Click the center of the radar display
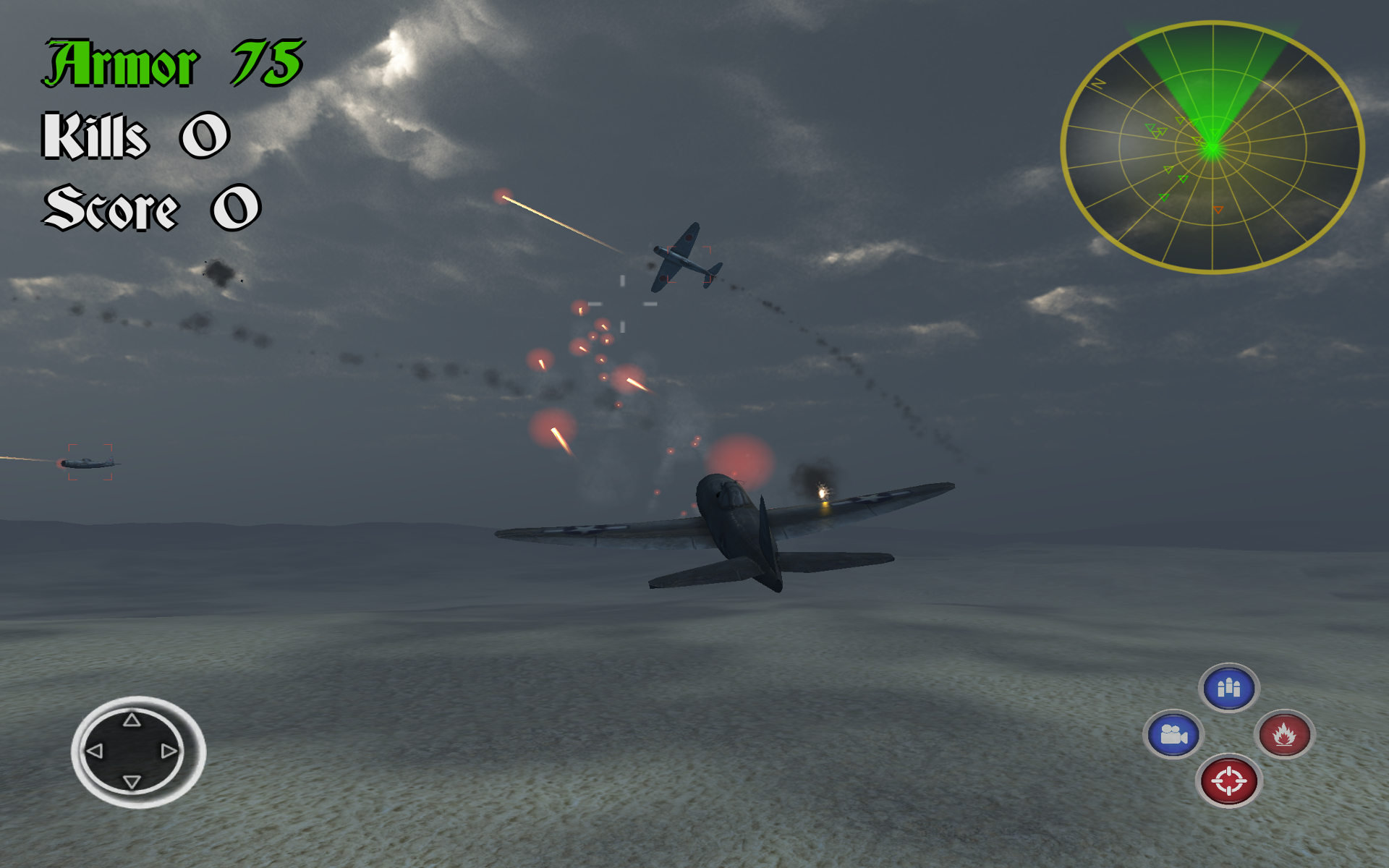Screen dimensions: 1389x868 [x=1212, y=147]
